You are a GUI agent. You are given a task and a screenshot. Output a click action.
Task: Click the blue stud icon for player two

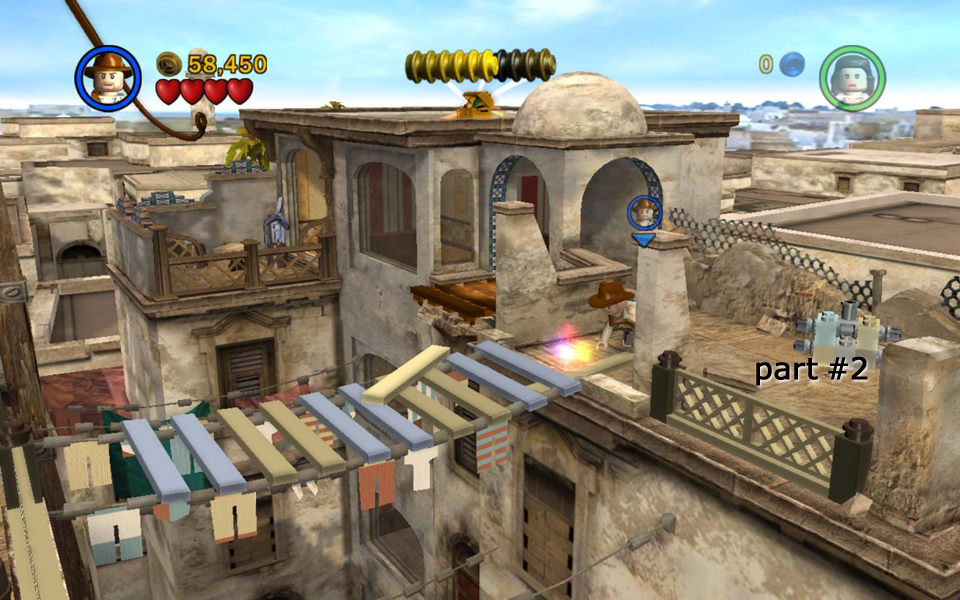(x=792, y=65)
